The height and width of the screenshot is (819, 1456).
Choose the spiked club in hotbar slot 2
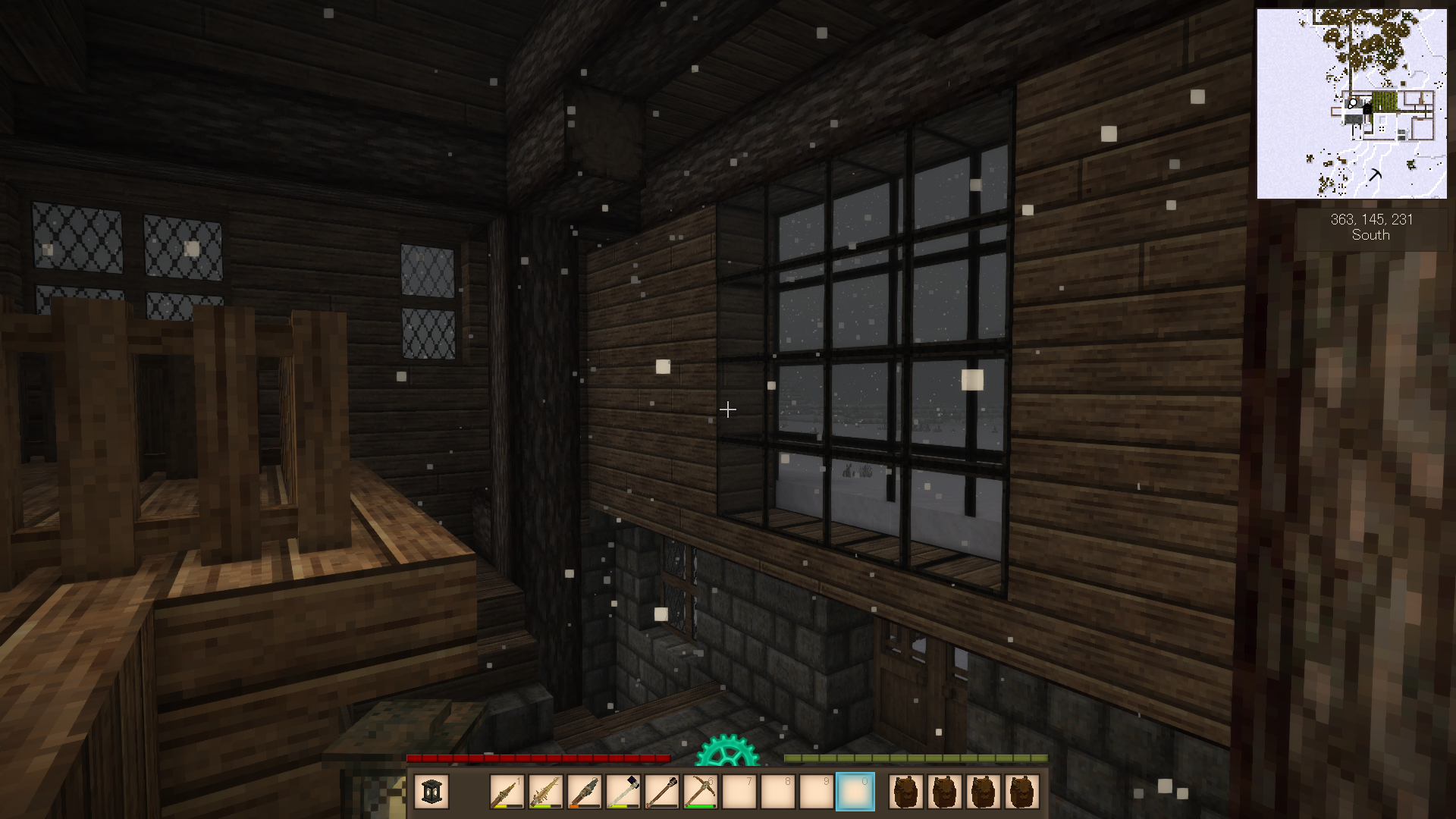coord(545,792)
